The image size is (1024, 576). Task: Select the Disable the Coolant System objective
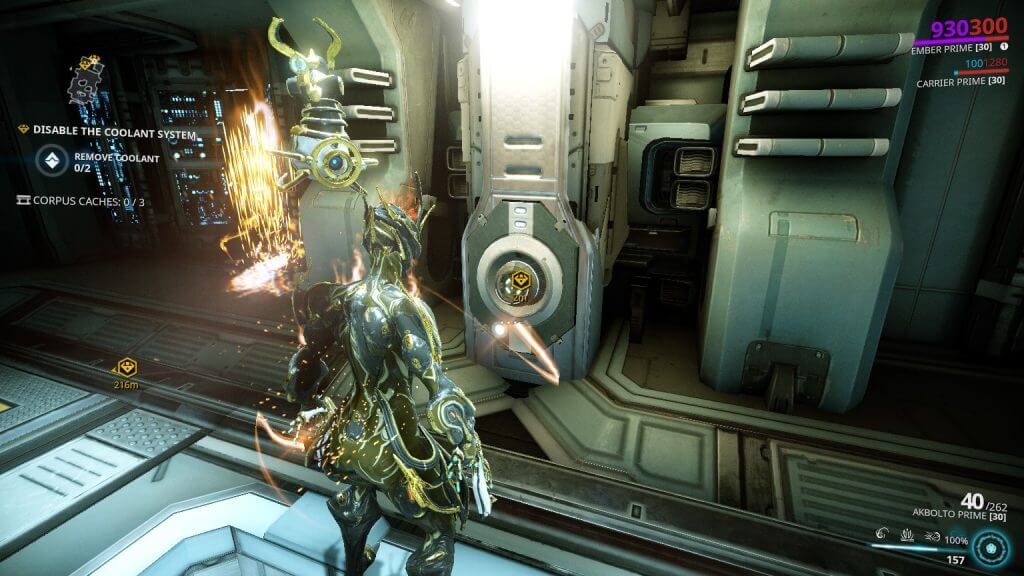[110, 131]
